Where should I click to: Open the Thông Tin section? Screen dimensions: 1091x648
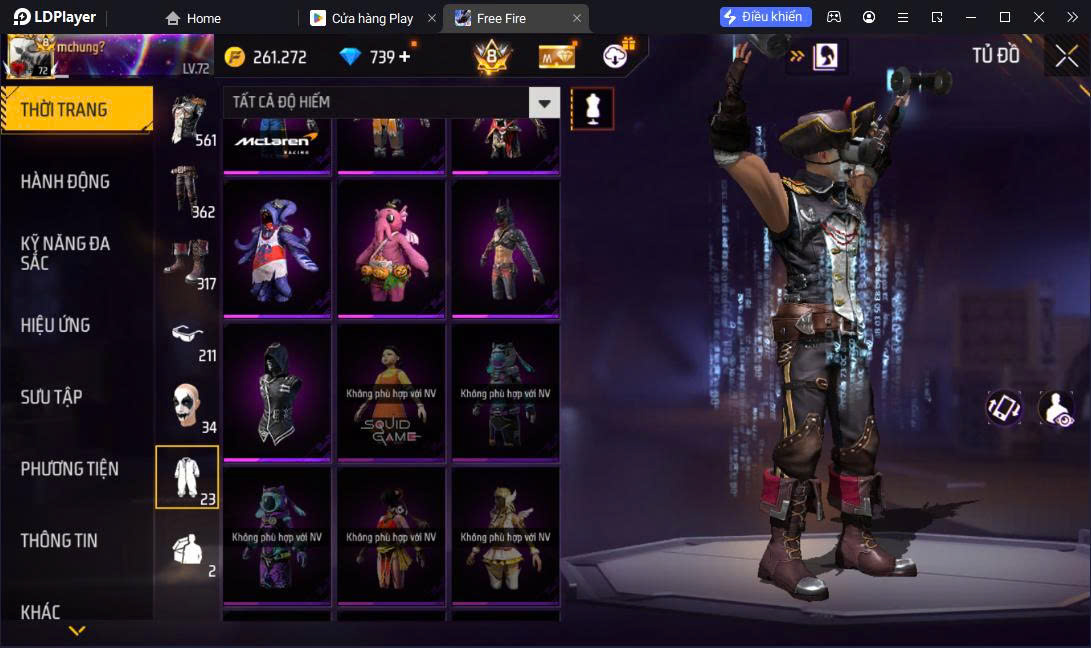click(59, 541)
